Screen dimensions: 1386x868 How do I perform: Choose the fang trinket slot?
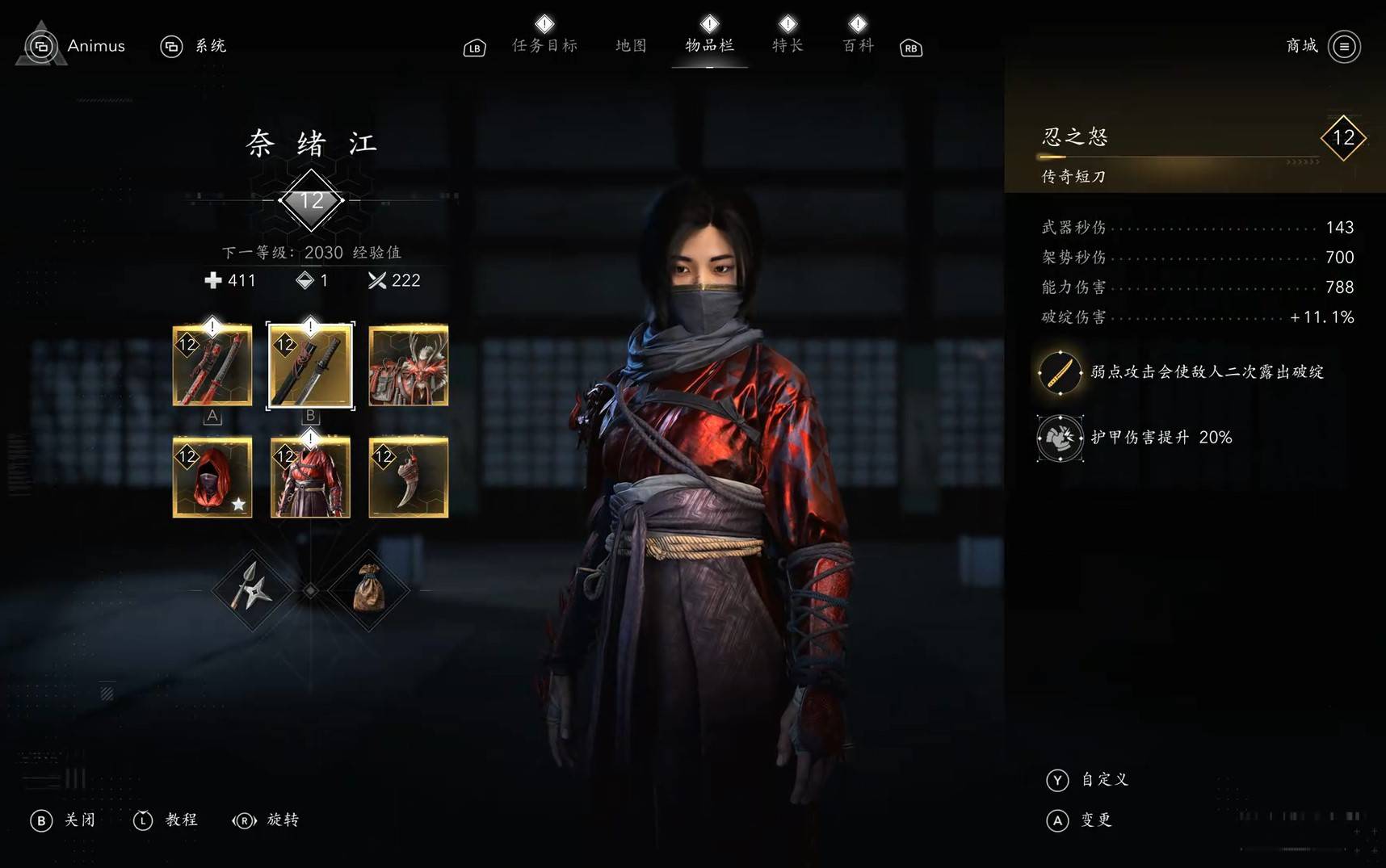pyautogui.click(x=409, y=477)
